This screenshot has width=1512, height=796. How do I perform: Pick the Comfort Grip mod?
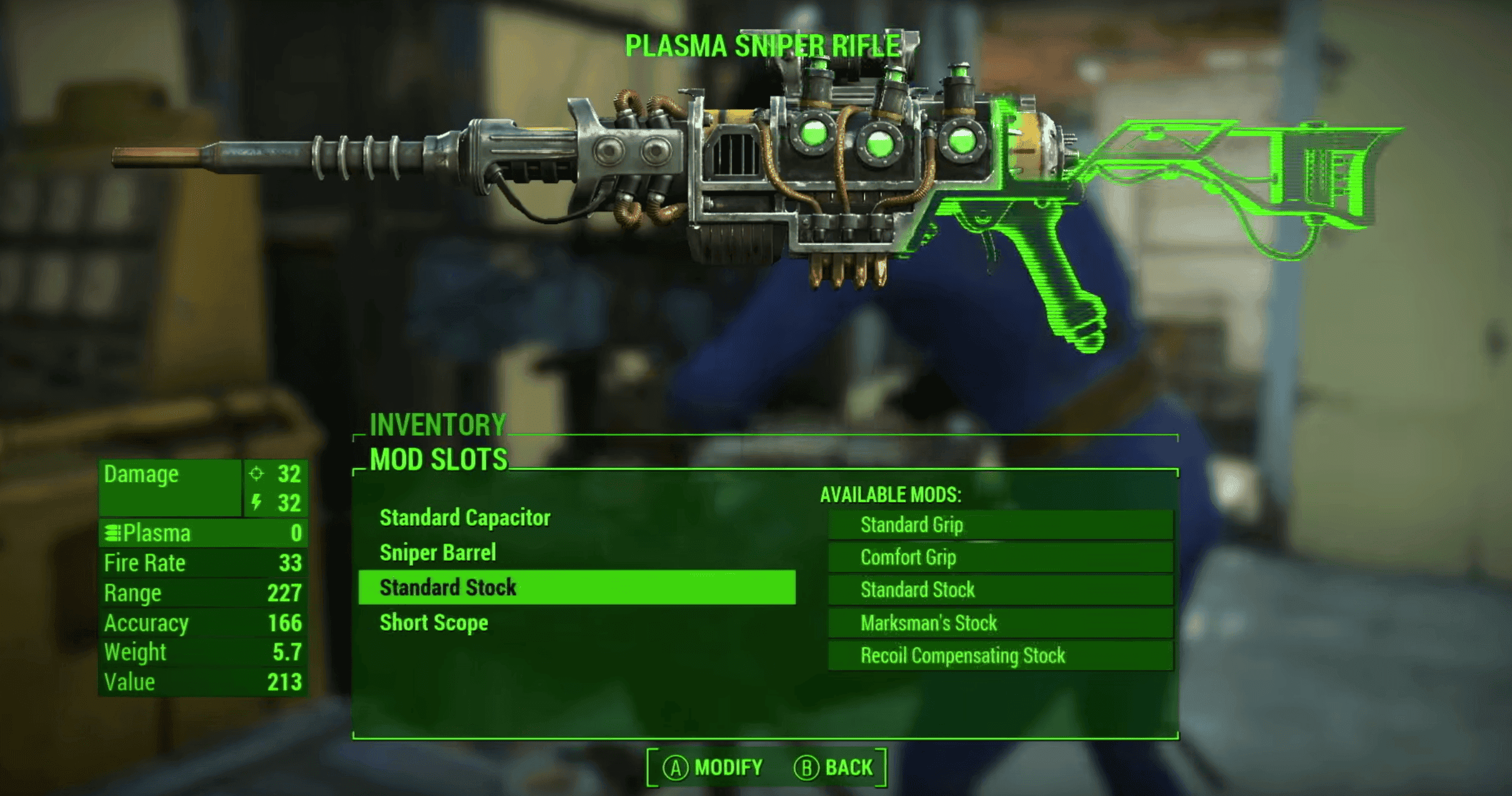[x=999, y=558]
